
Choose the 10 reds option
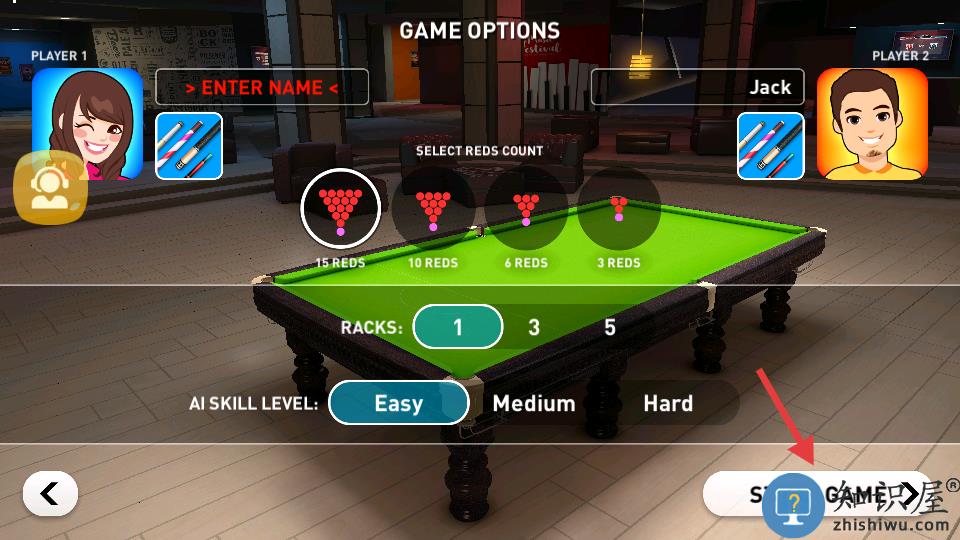click(x=433, y=208)
